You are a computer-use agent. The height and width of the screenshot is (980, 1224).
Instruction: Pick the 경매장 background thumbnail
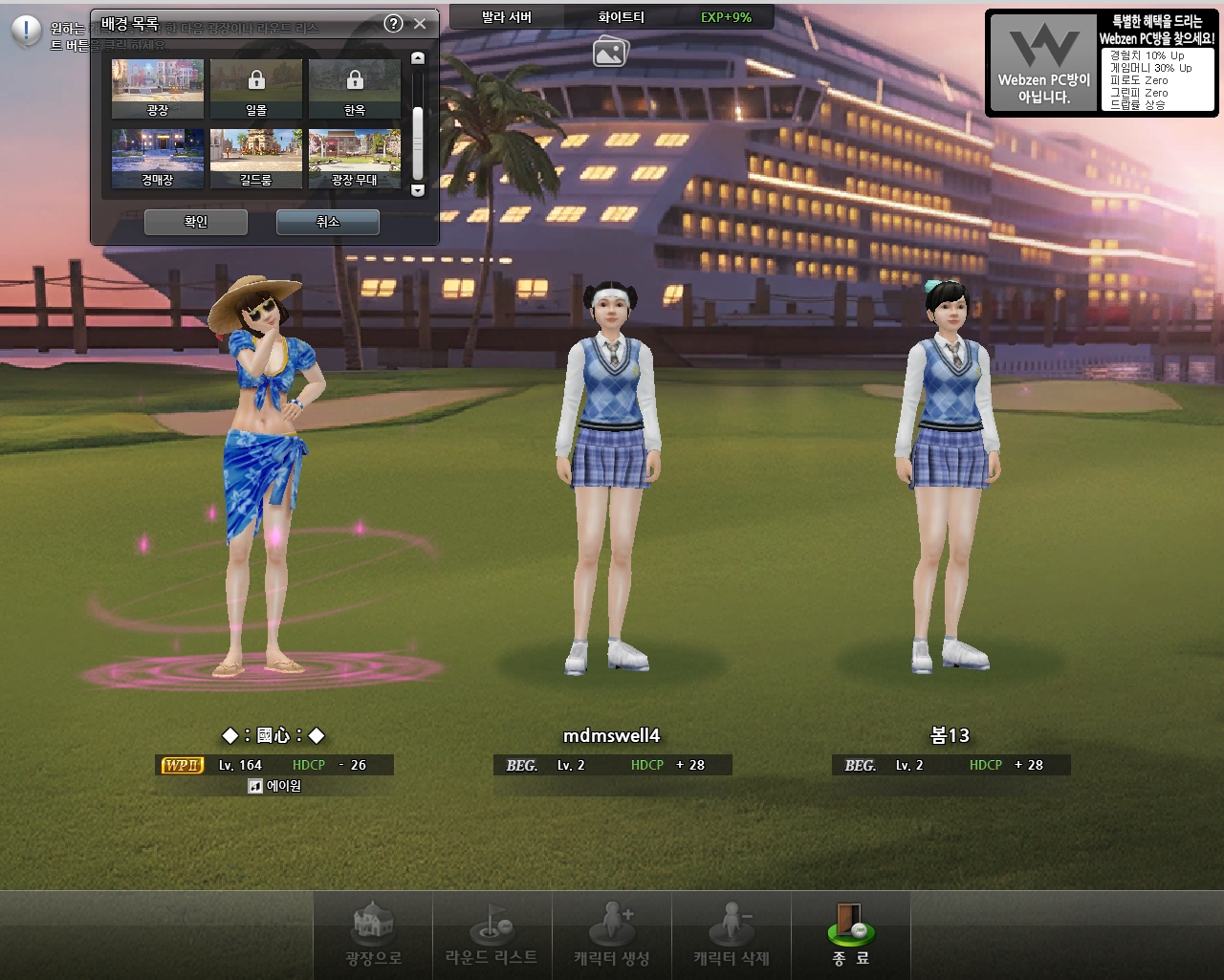pos(158,158)
